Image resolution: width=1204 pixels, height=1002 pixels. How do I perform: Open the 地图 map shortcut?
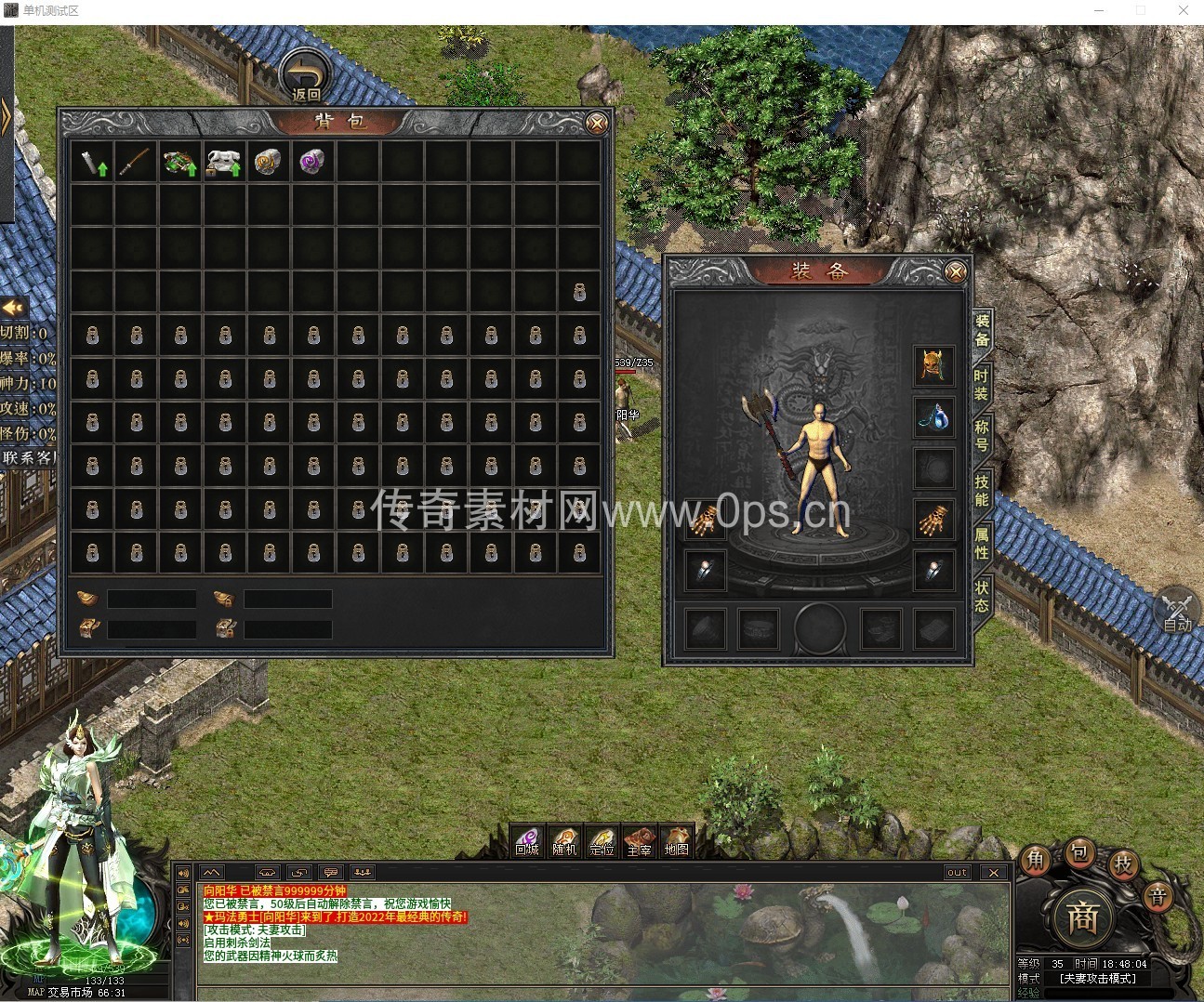pos(677,841)
